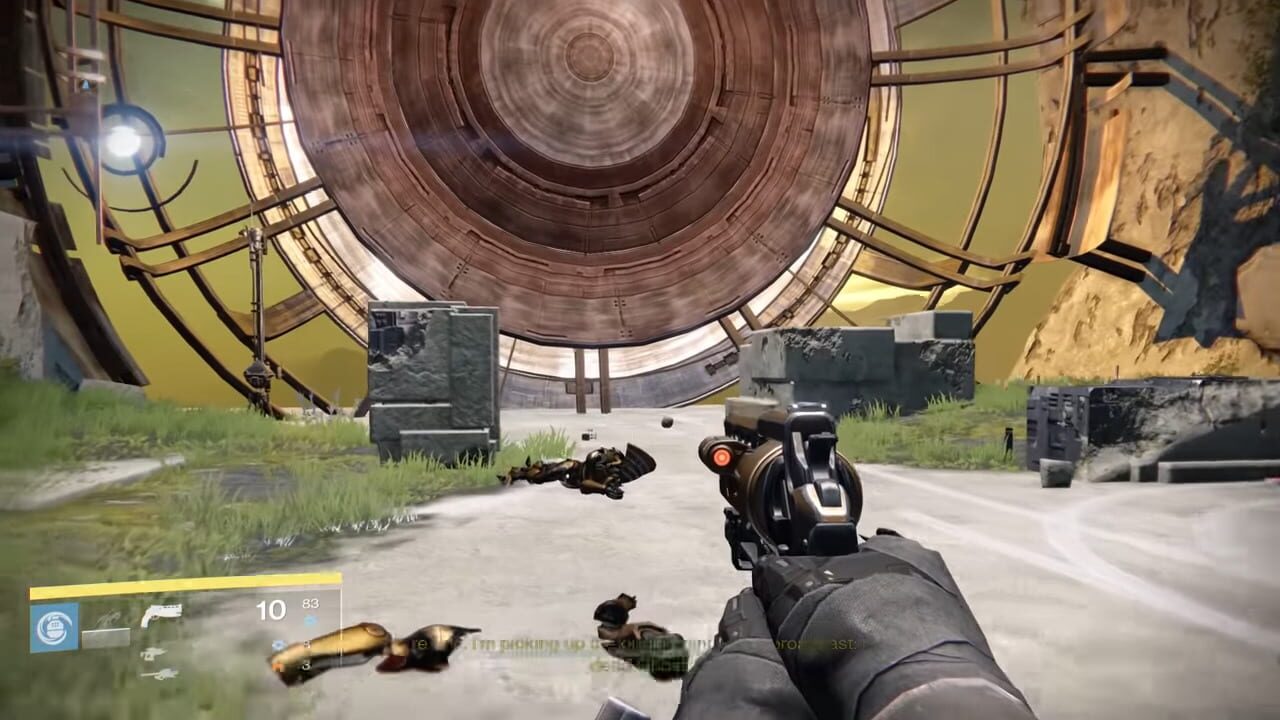Click the orange heavy ammo icon
This screenshot has height=720, width=1280.
tap(277, 665)
